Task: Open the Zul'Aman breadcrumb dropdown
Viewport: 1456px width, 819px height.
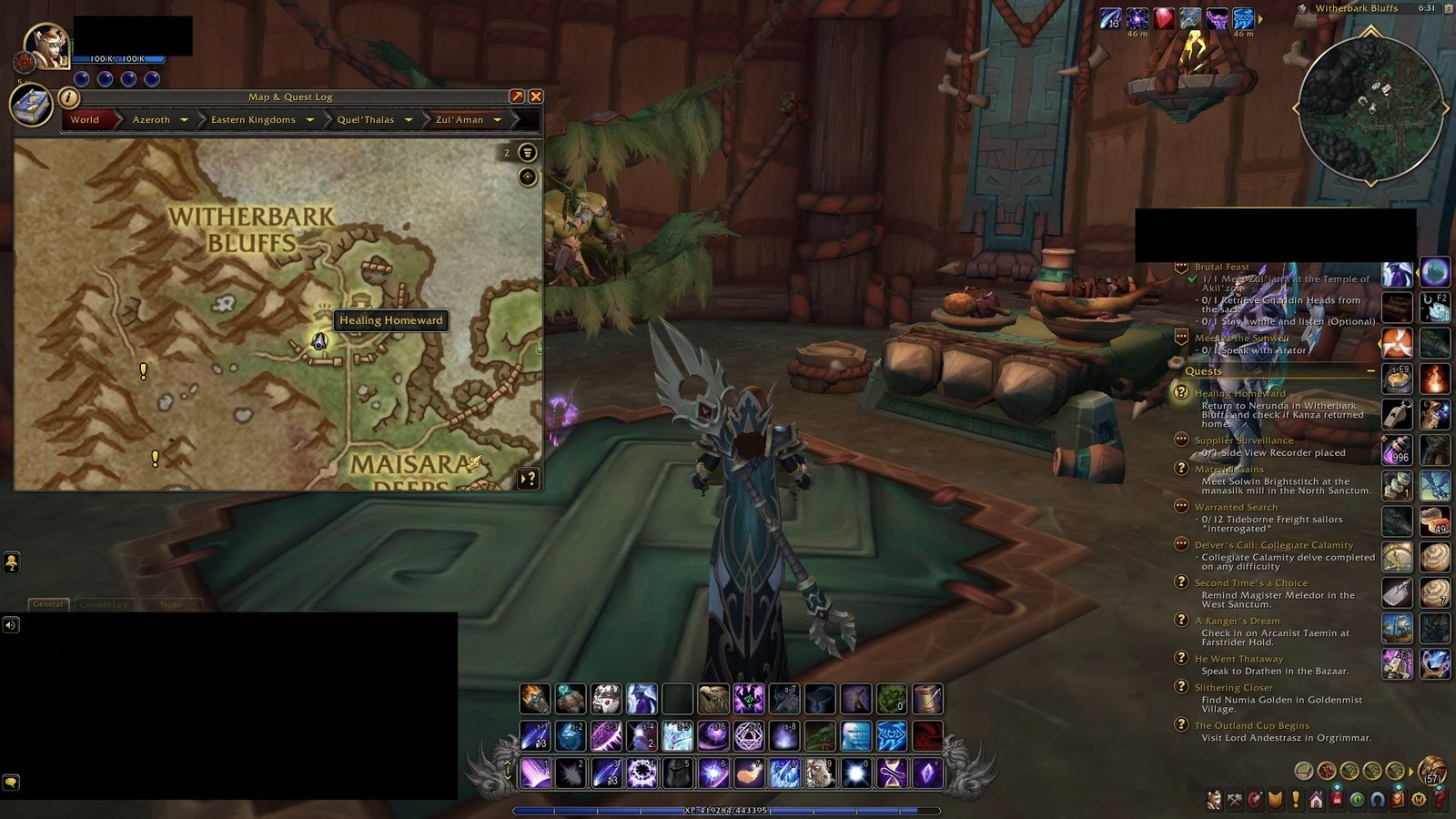Action: coord(497,119)
